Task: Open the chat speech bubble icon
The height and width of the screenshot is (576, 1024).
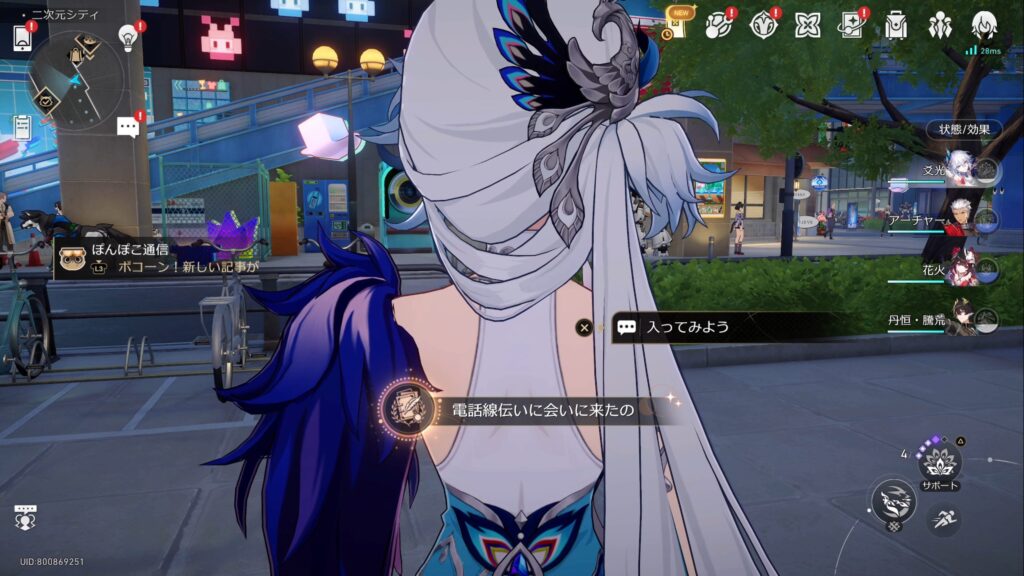Action: pos(128,127)
